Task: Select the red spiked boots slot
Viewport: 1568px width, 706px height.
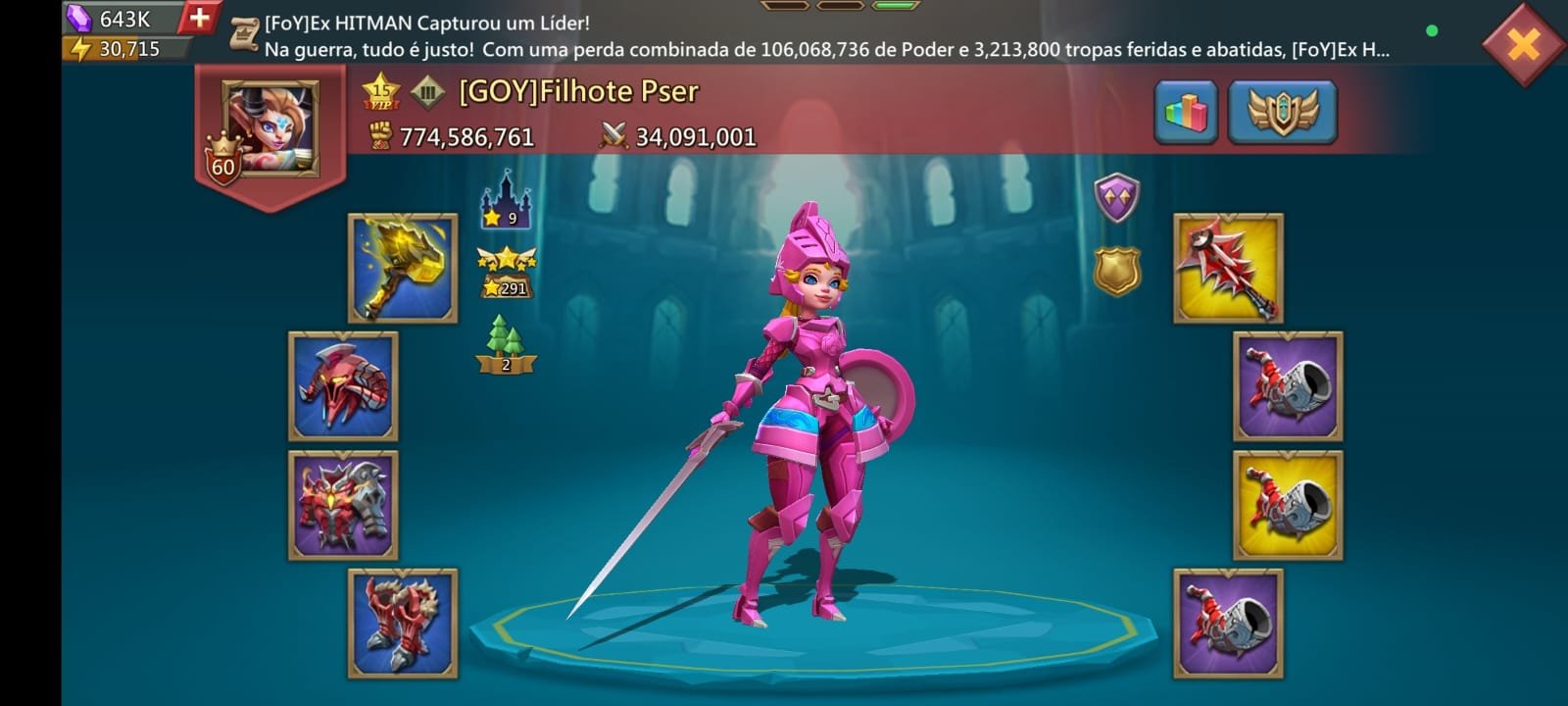Action: tap(403, 624)
